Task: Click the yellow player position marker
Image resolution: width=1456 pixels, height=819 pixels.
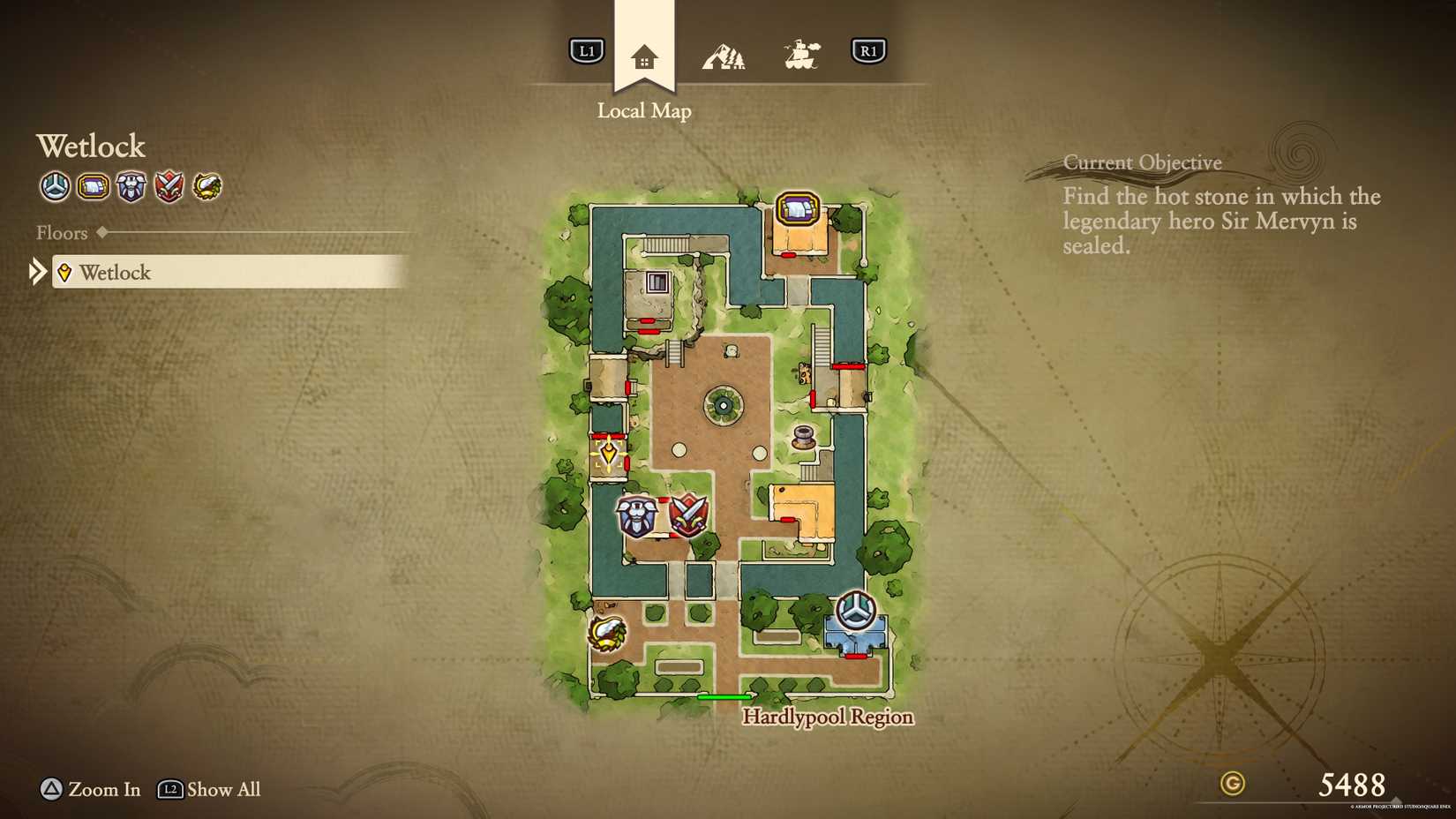Action: coord(609,454)
